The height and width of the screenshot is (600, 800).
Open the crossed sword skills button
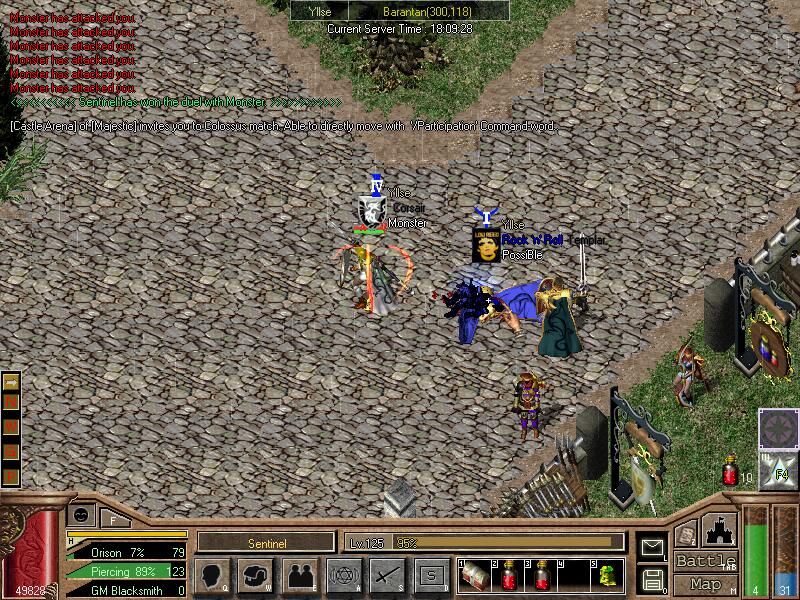click(387, 576)
